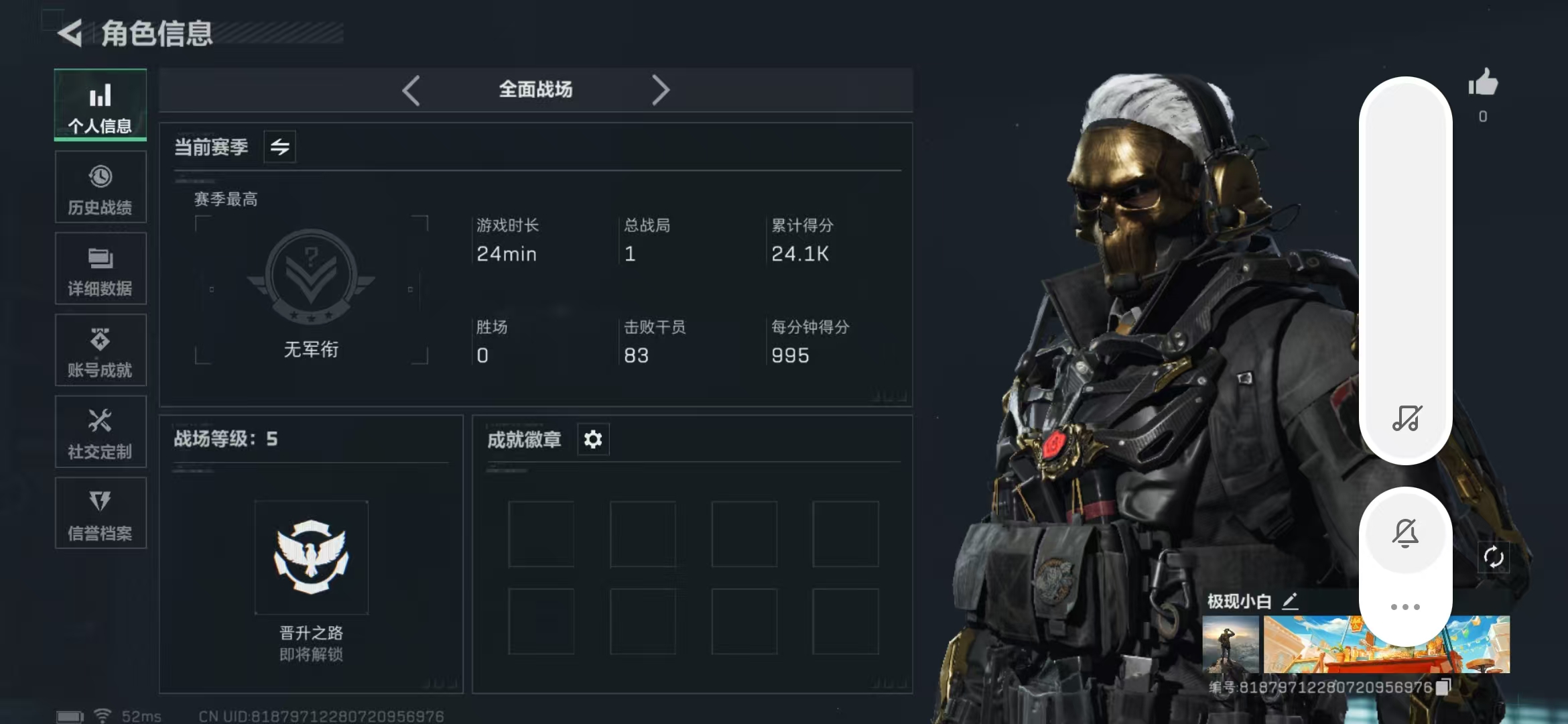The width and height of the screenshot is (1568, 724).
Task: Open the 历史战绩 tab
Action: [101, 187]
